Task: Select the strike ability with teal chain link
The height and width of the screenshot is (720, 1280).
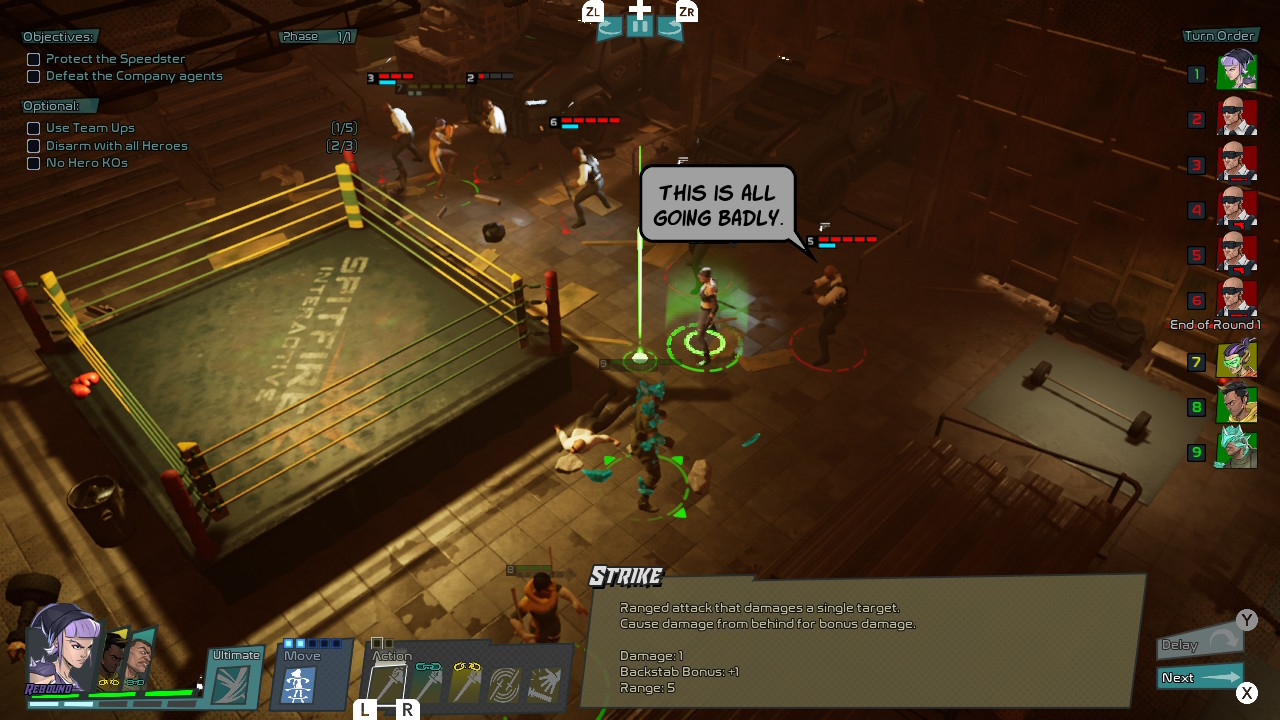Action: coord(427,684)
